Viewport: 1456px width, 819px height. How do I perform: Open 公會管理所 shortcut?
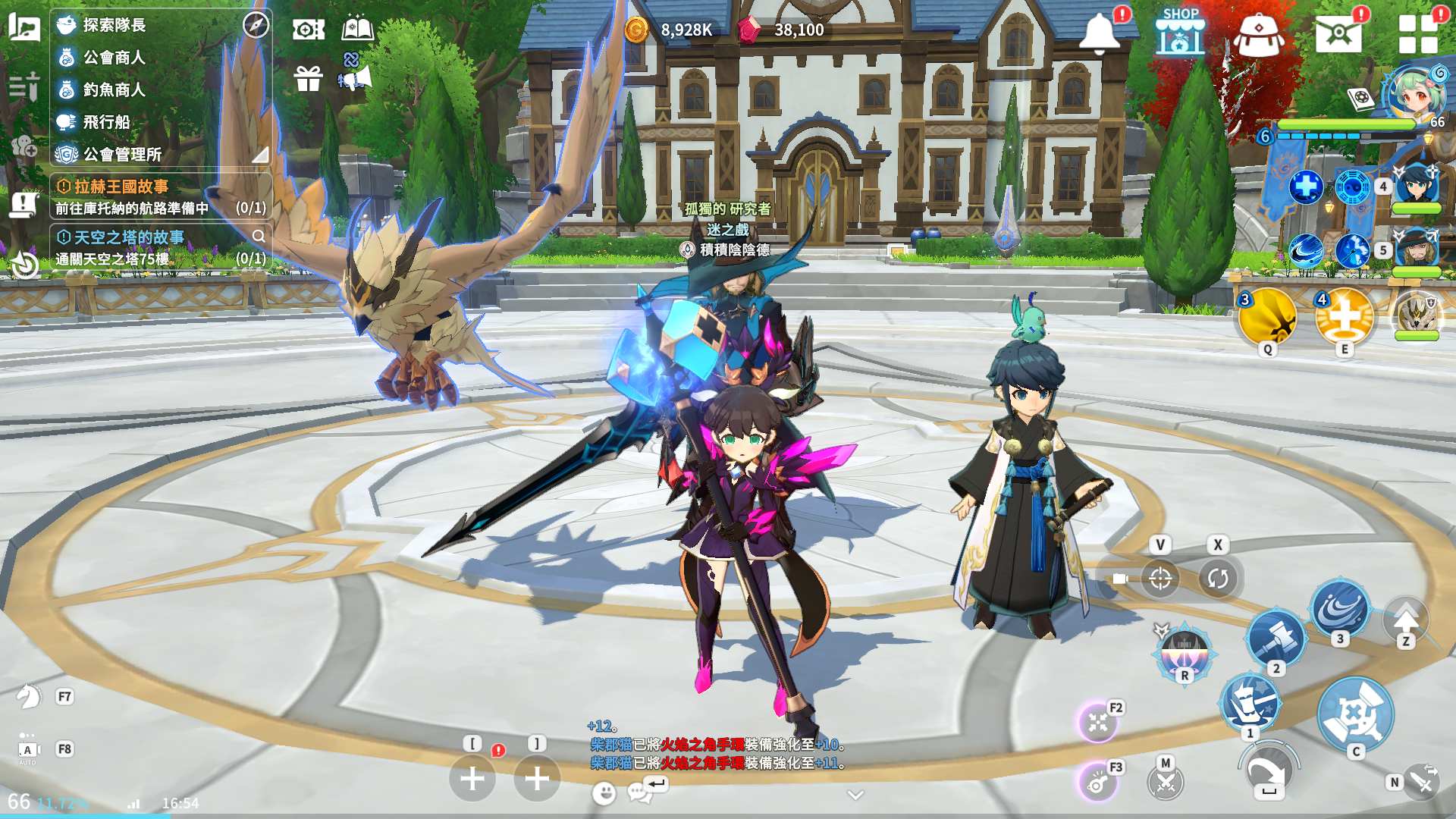[x=122, y=155]
